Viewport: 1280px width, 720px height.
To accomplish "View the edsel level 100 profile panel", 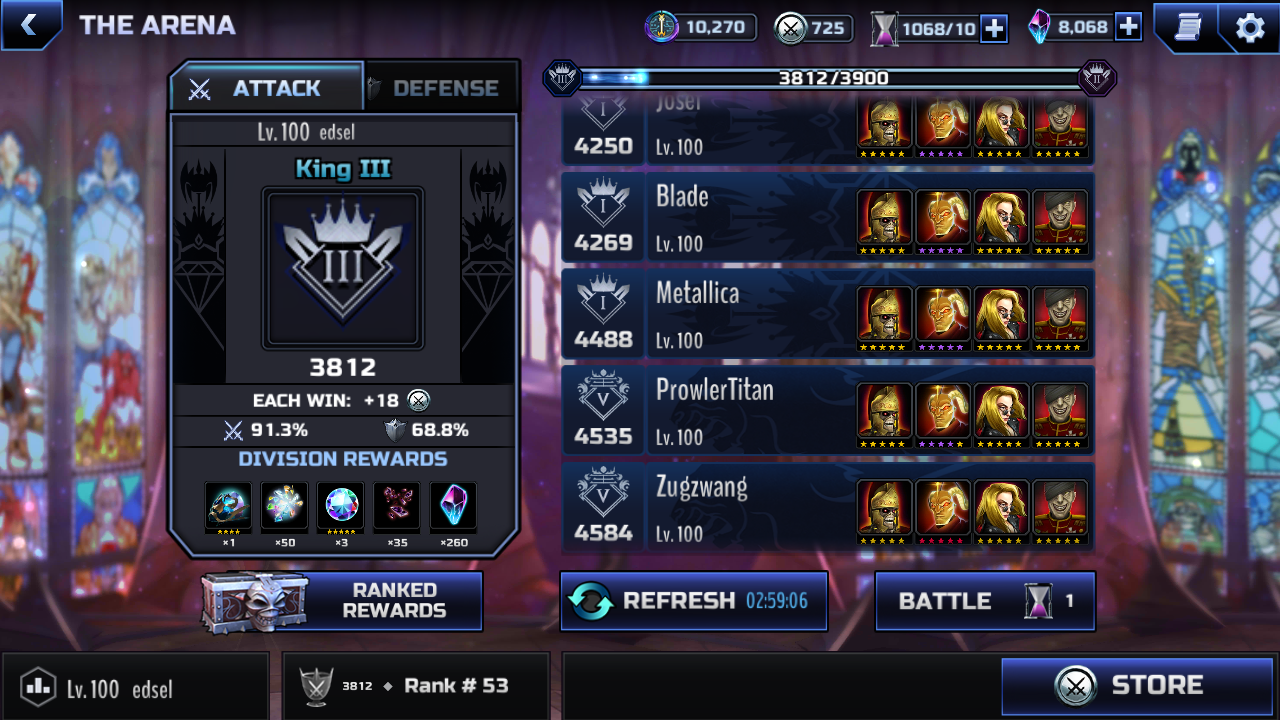I will click(135, 687).
